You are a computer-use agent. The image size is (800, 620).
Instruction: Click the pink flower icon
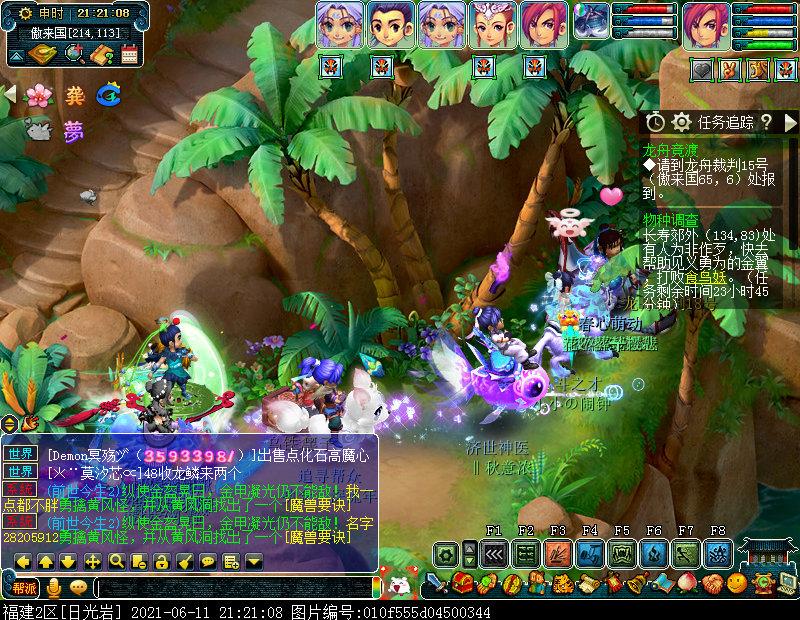[x=37, y=95]
